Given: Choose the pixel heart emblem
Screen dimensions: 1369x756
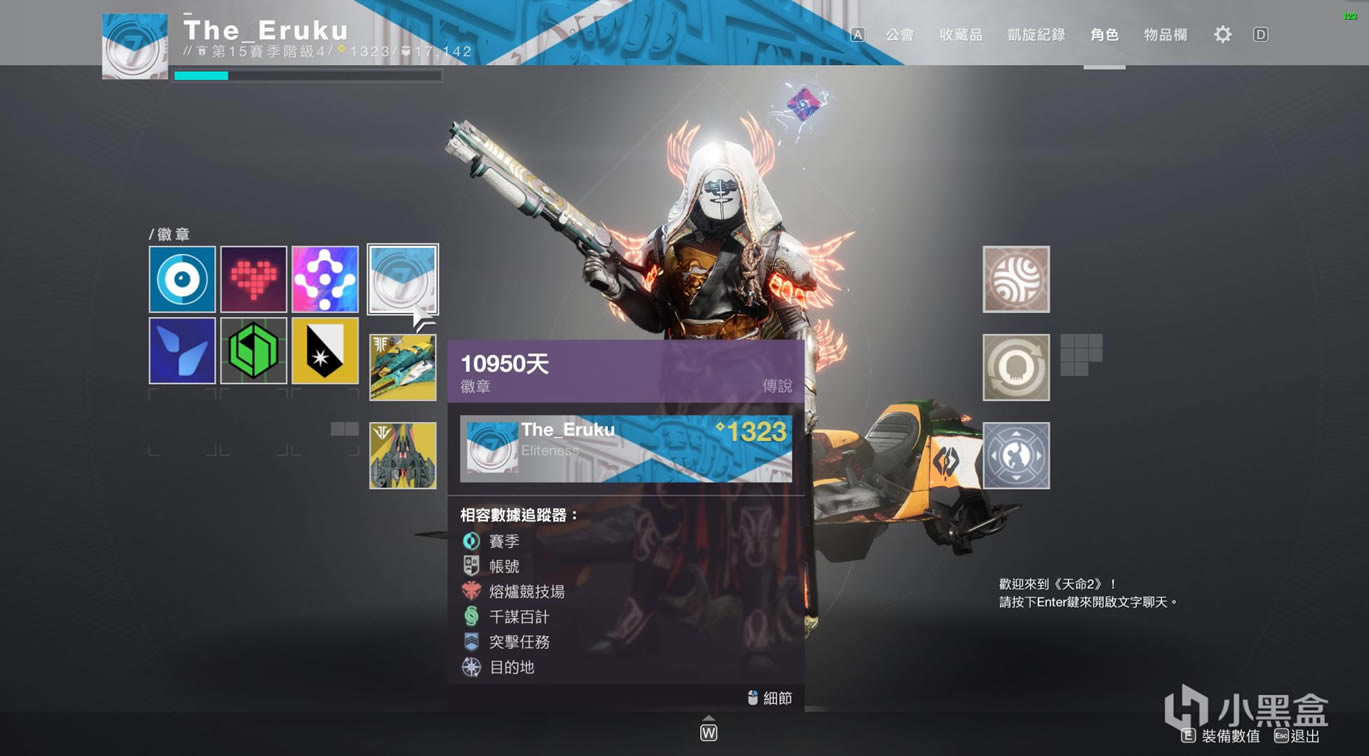Looking at the screenshot, I should click(254, 280).
